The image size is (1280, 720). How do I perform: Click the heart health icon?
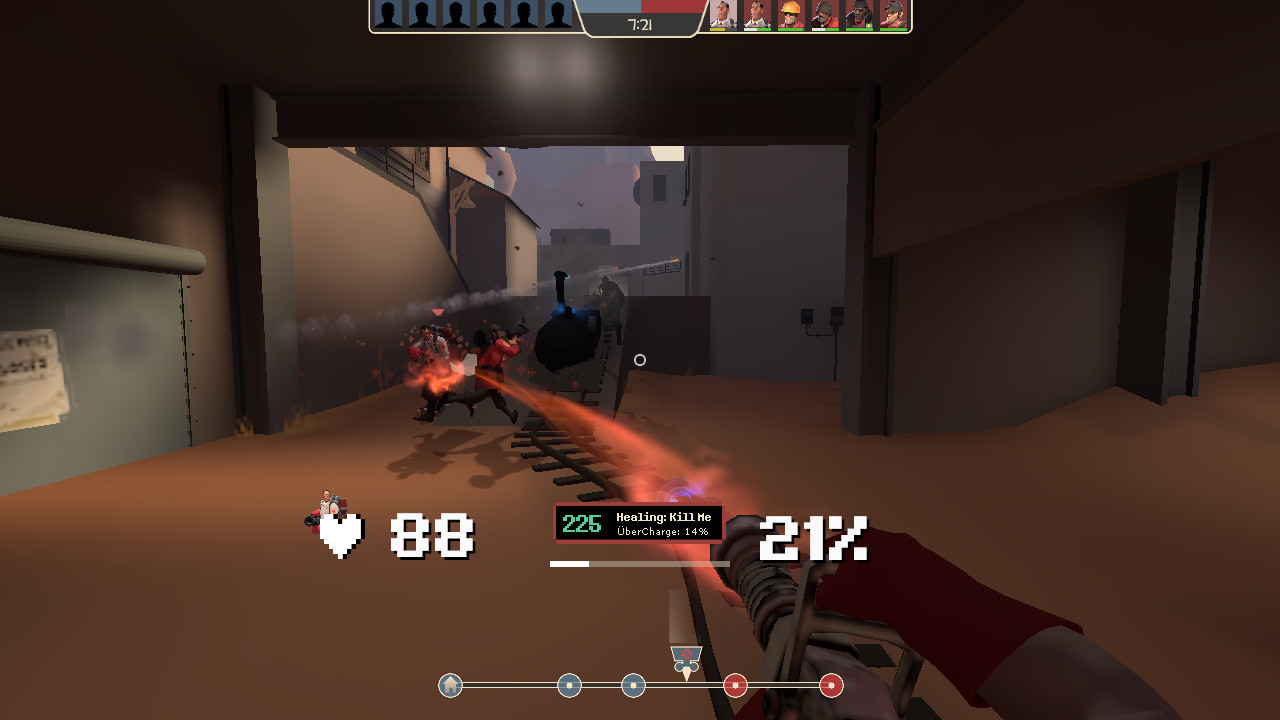point(341,535)
